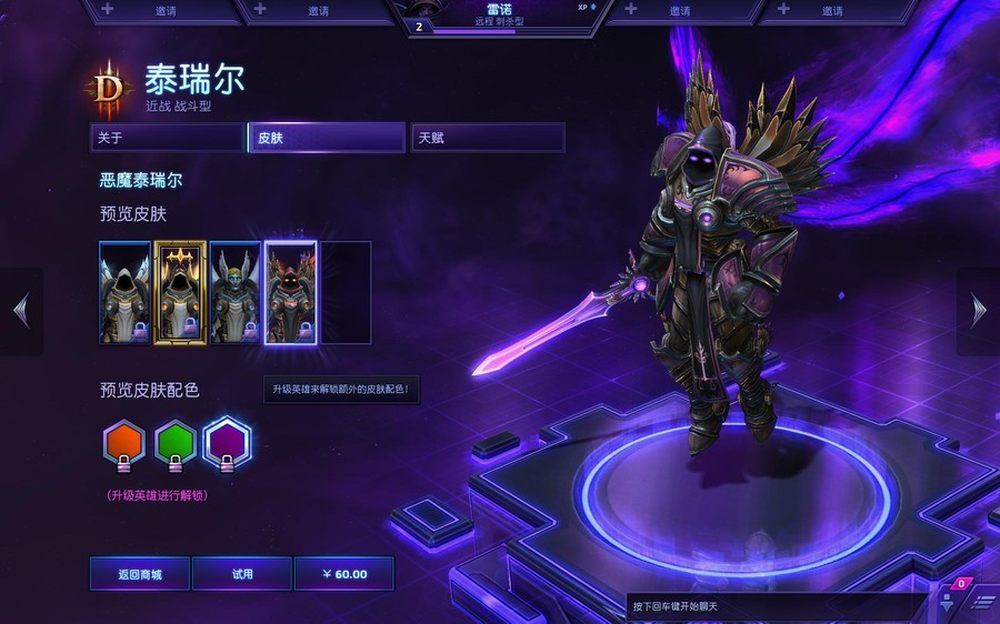1000x624 pixels.
Task: Pick the orange skin tint
Action: [x=125, y=443]
